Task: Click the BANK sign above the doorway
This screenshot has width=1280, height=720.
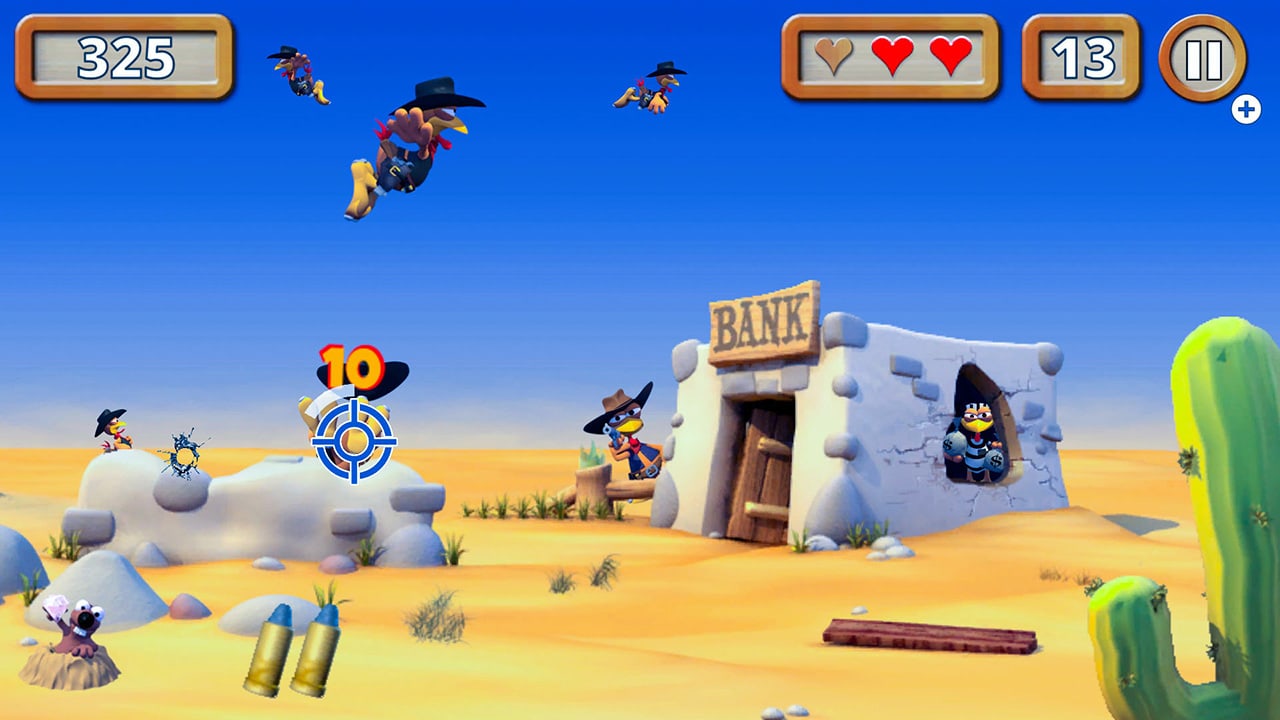Action: coord(762,319)
